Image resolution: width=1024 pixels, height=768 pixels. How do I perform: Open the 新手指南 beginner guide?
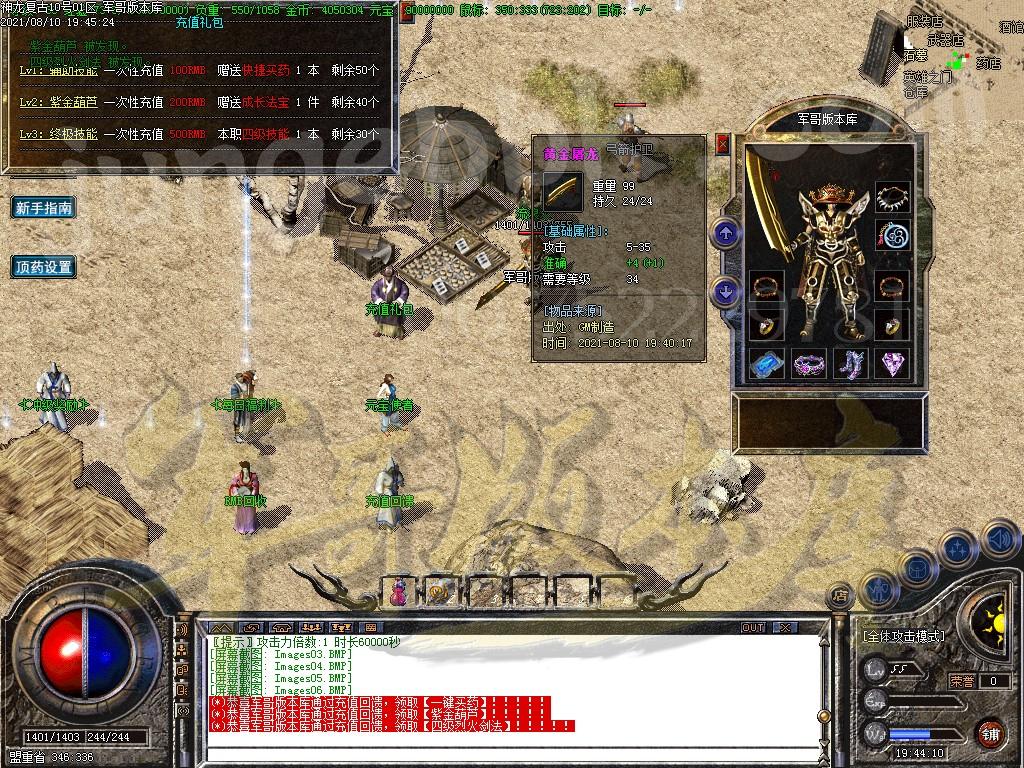coord(44,208)
